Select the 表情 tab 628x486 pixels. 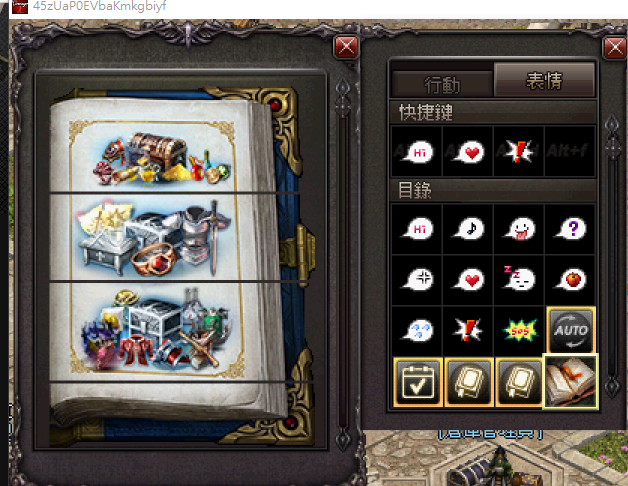pos(544,81)
